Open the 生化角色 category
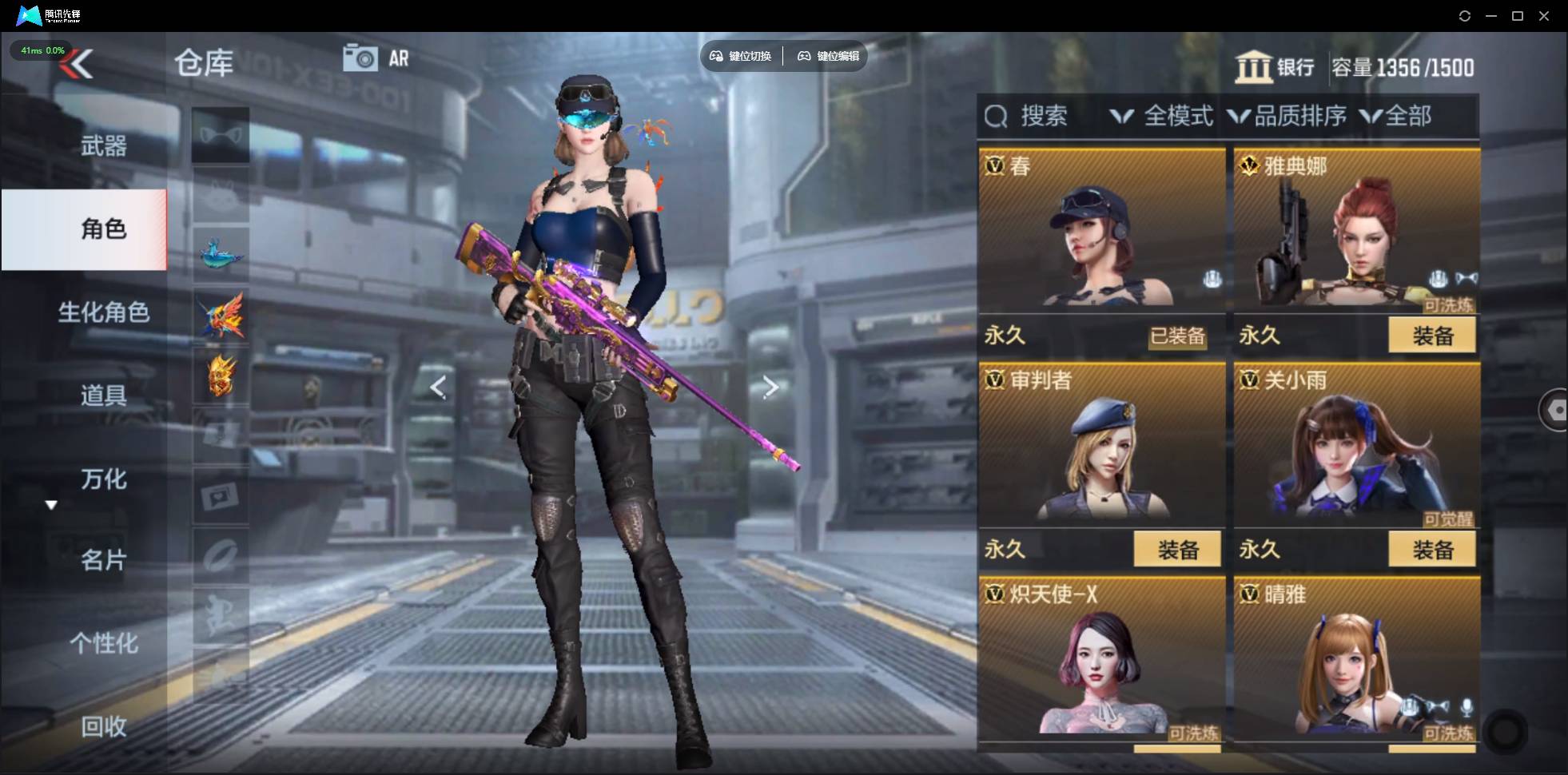This screenshot has height=775, width=1568. coord(103,312)
